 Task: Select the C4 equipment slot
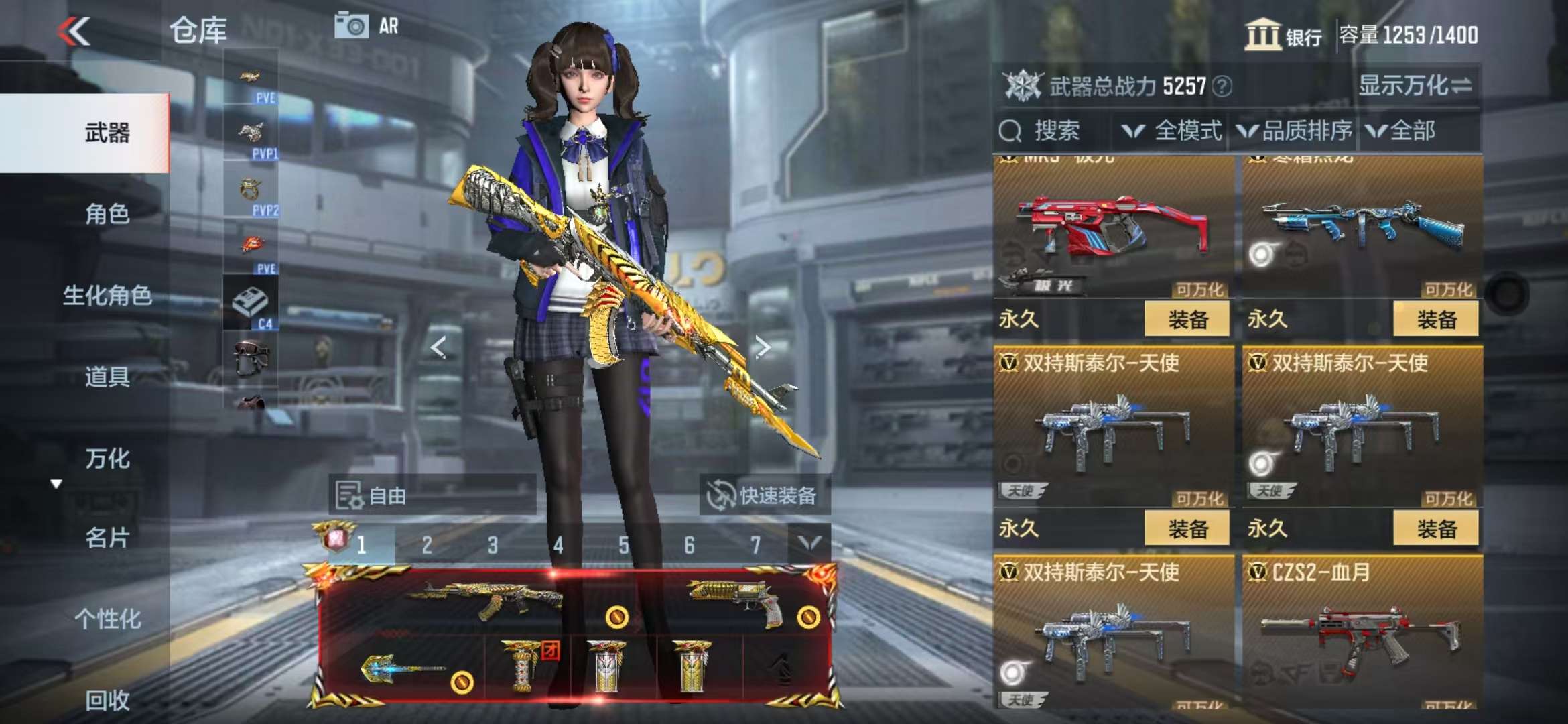coord(251,304)
